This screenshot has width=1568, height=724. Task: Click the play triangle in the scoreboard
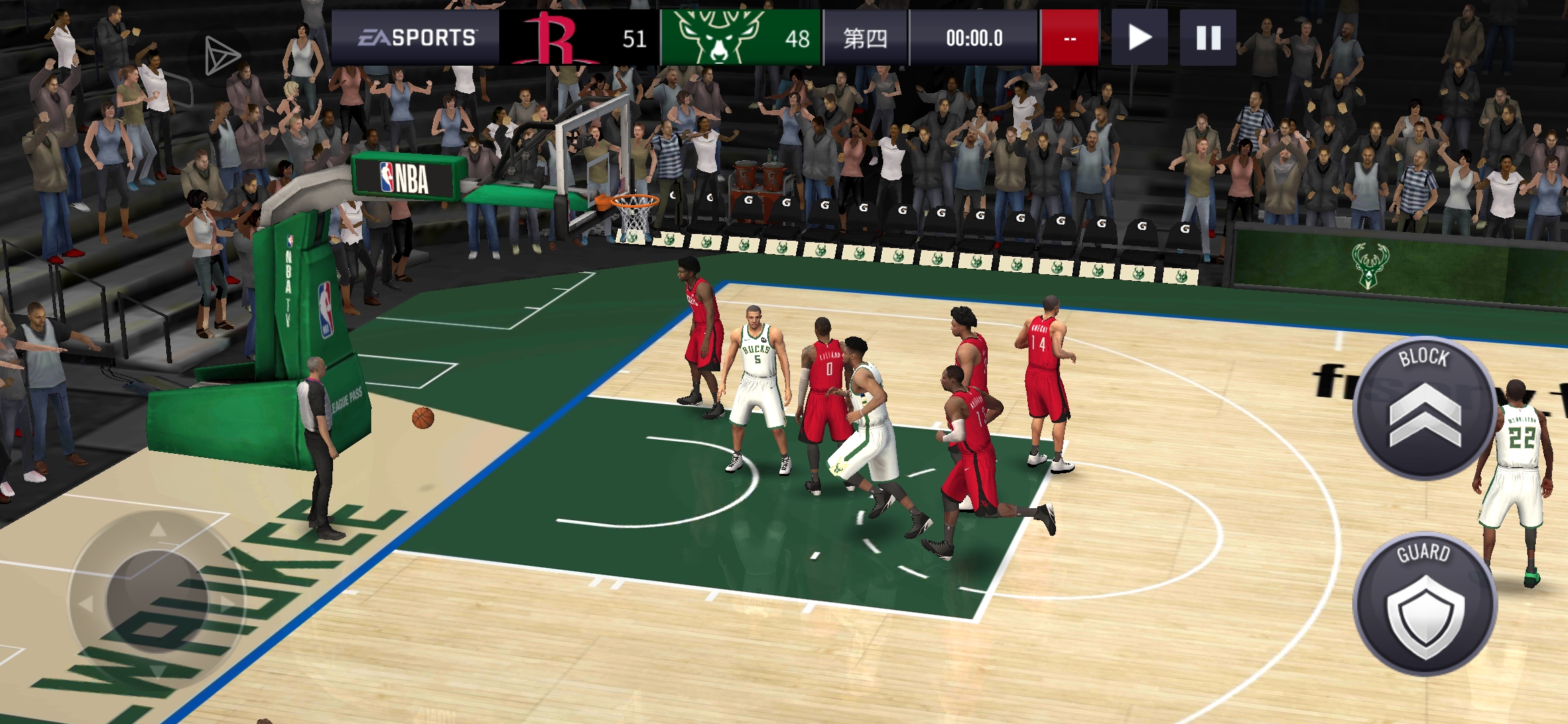[1139, 38]
